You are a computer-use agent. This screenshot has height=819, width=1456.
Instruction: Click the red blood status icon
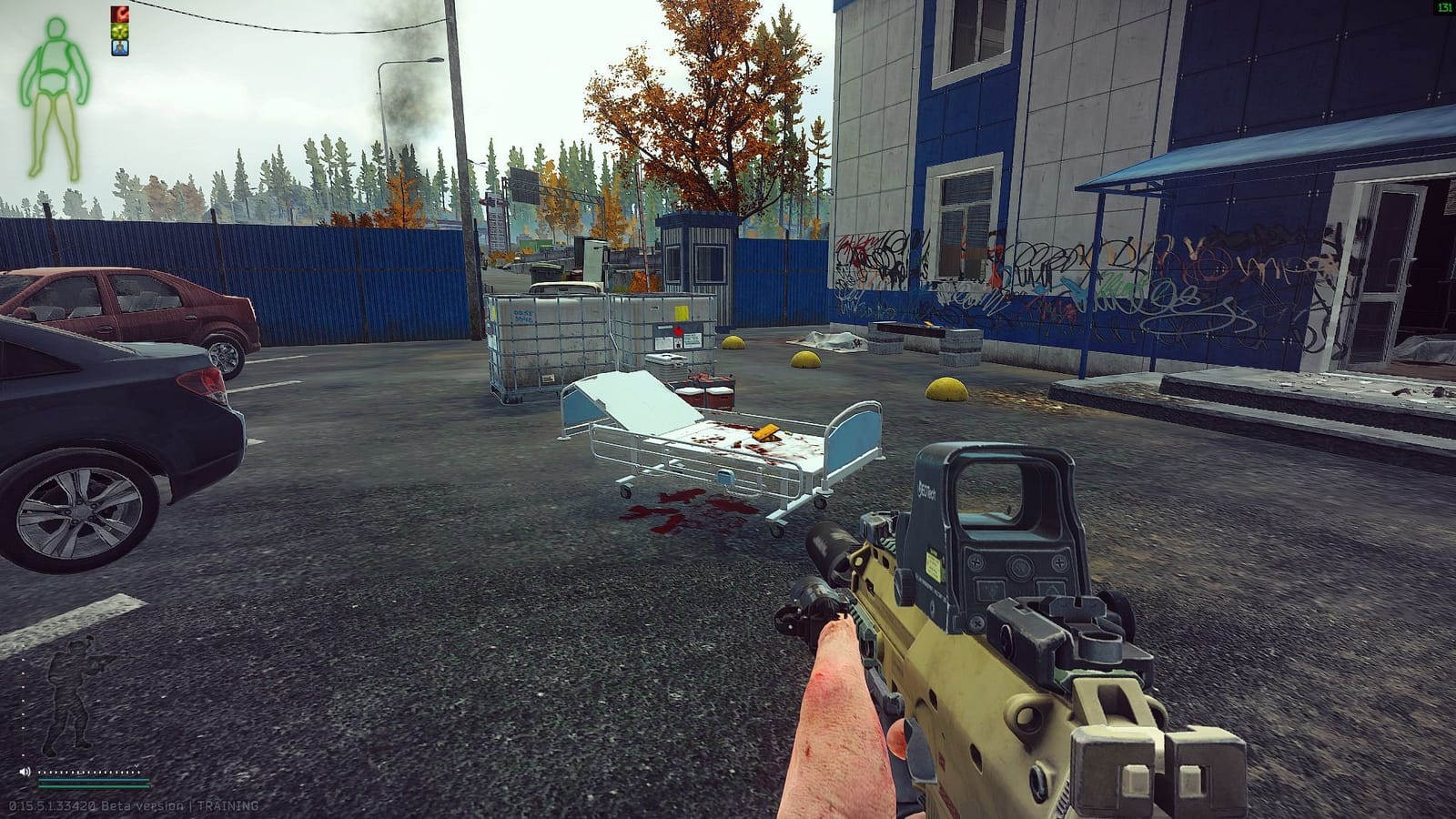click(x=119, y=14)
